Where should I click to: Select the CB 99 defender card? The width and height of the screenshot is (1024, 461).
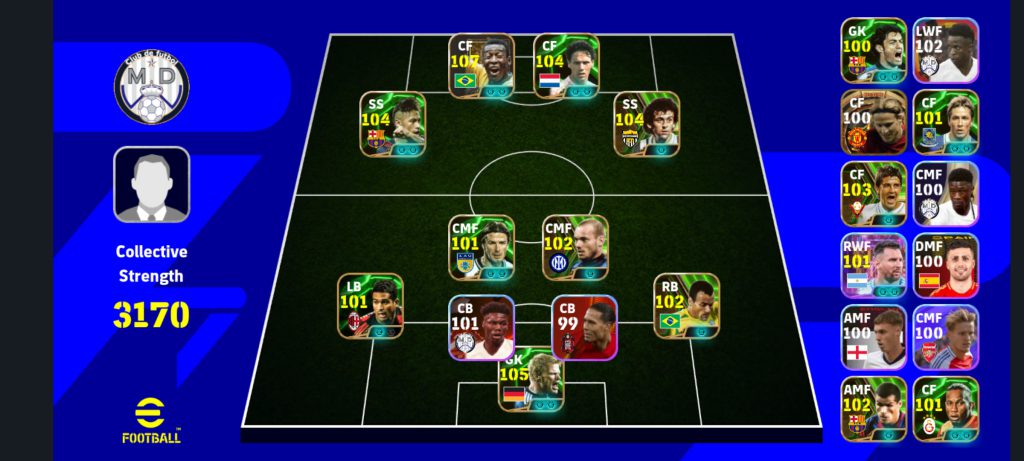tap(584, 327)
